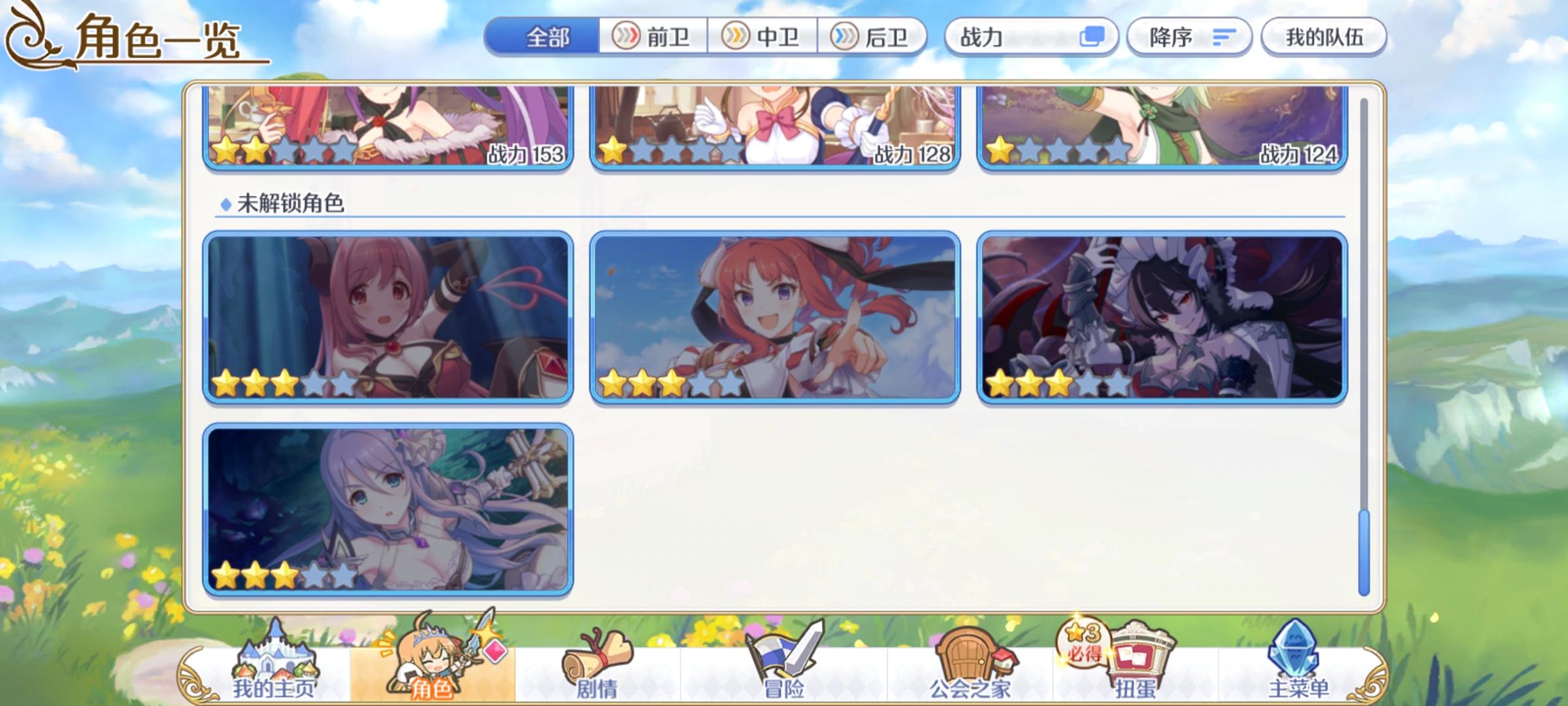
Task: Enable the 中卫 midguard filter
Action: click(x=763, y=37)
